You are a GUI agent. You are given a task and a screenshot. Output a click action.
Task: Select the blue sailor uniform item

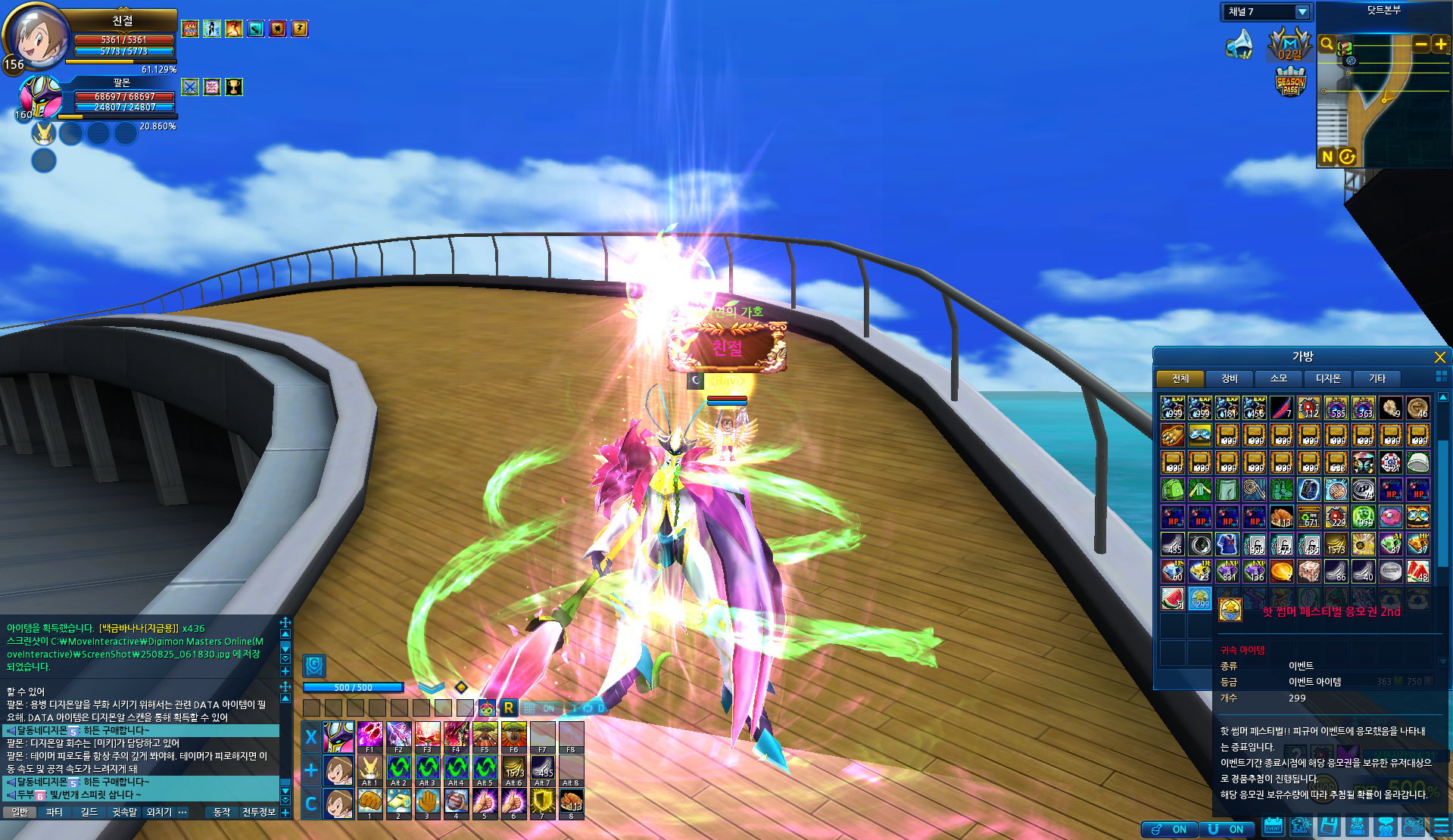[1227, 544]
